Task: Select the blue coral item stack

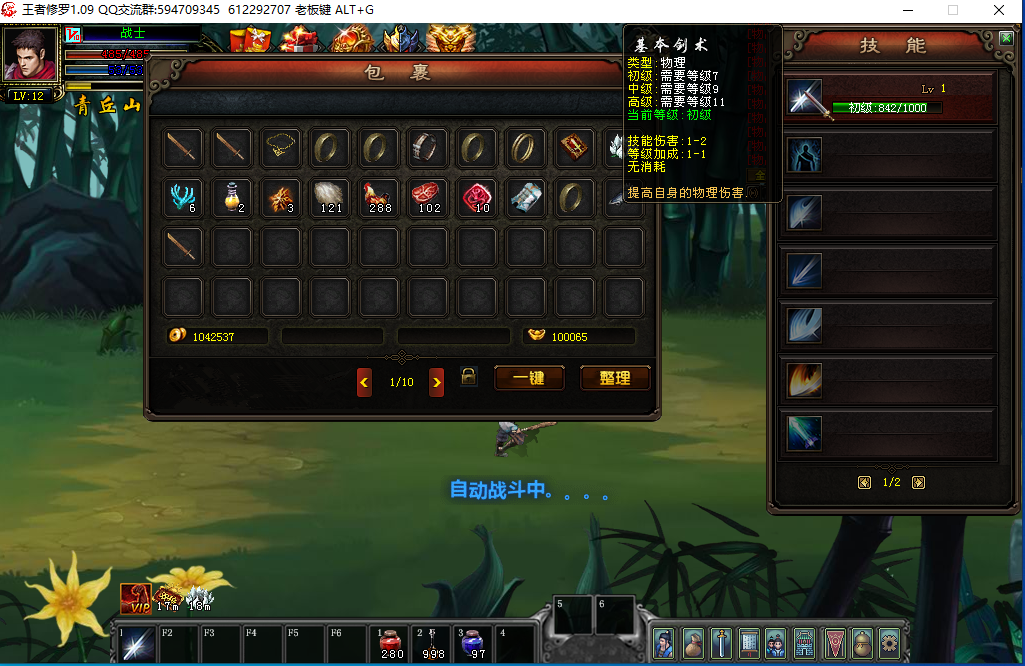Action: pyautogui.click(x=184, y=197)
